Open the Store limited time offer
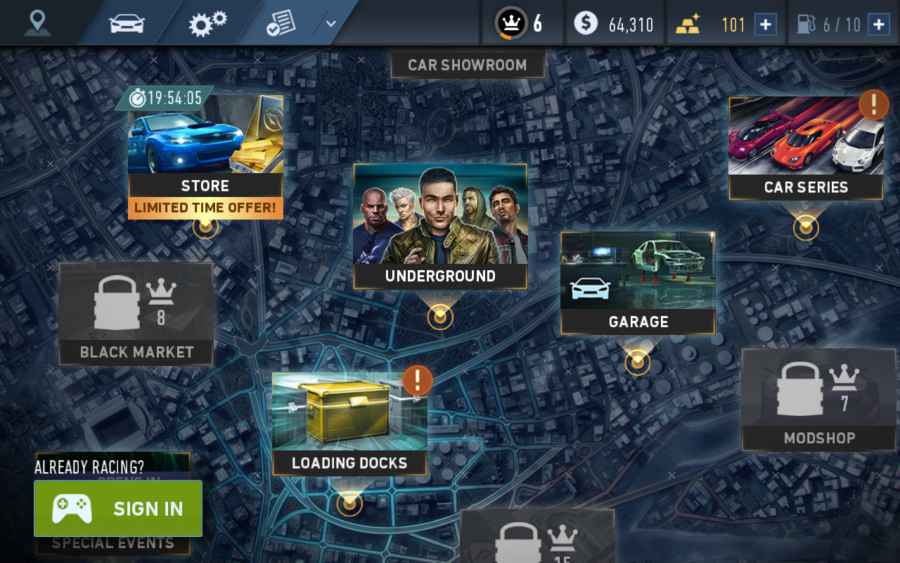The width and height of the screenshot is (900, 563). (205, 156)
